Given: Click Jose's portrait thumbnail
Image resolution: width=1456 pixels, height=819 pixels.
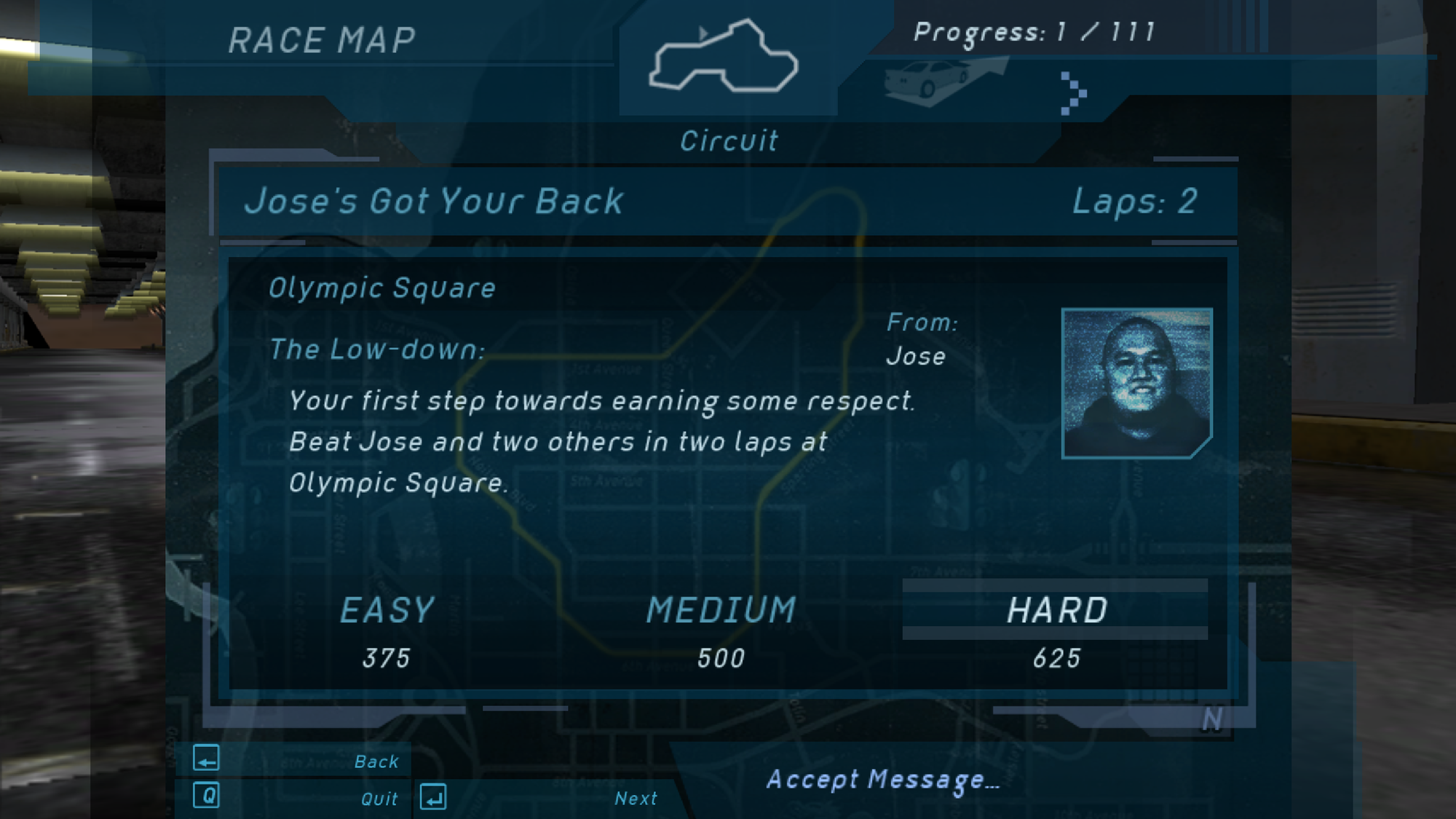Looking at the screenshot, I should coord(1136,383).
